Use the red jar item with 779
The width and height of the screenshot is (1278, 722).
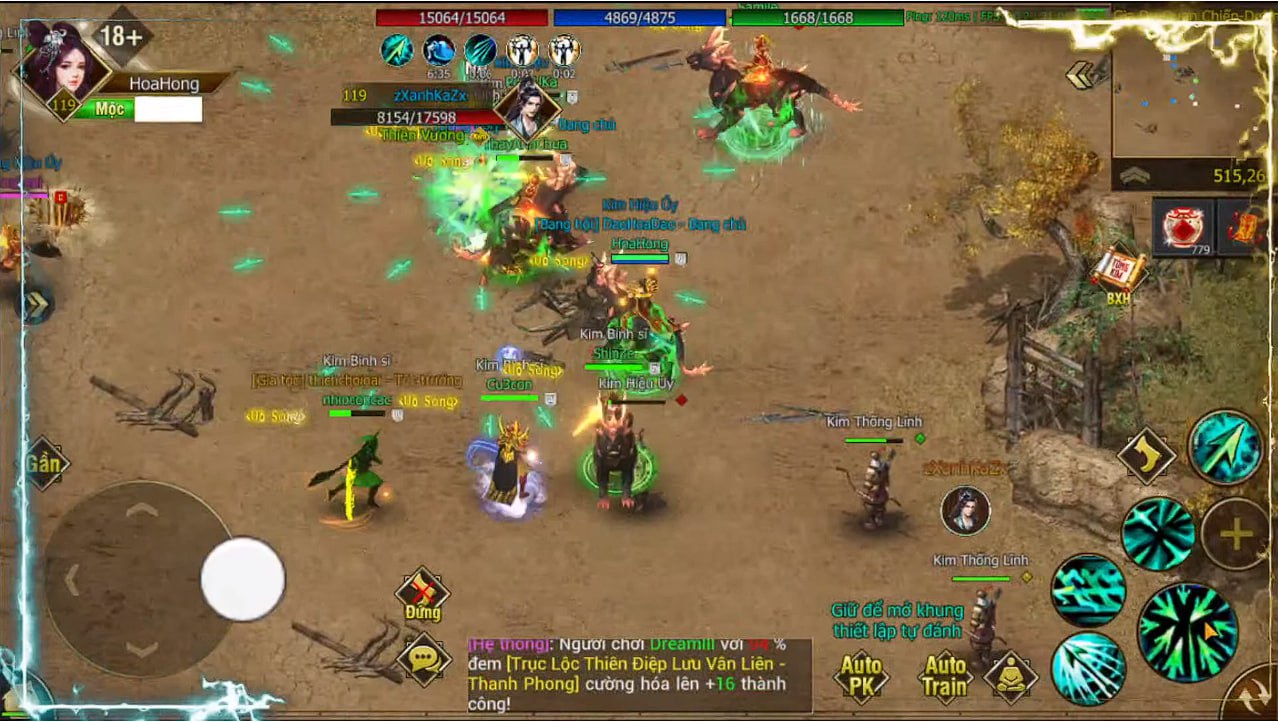[1183, 227]
